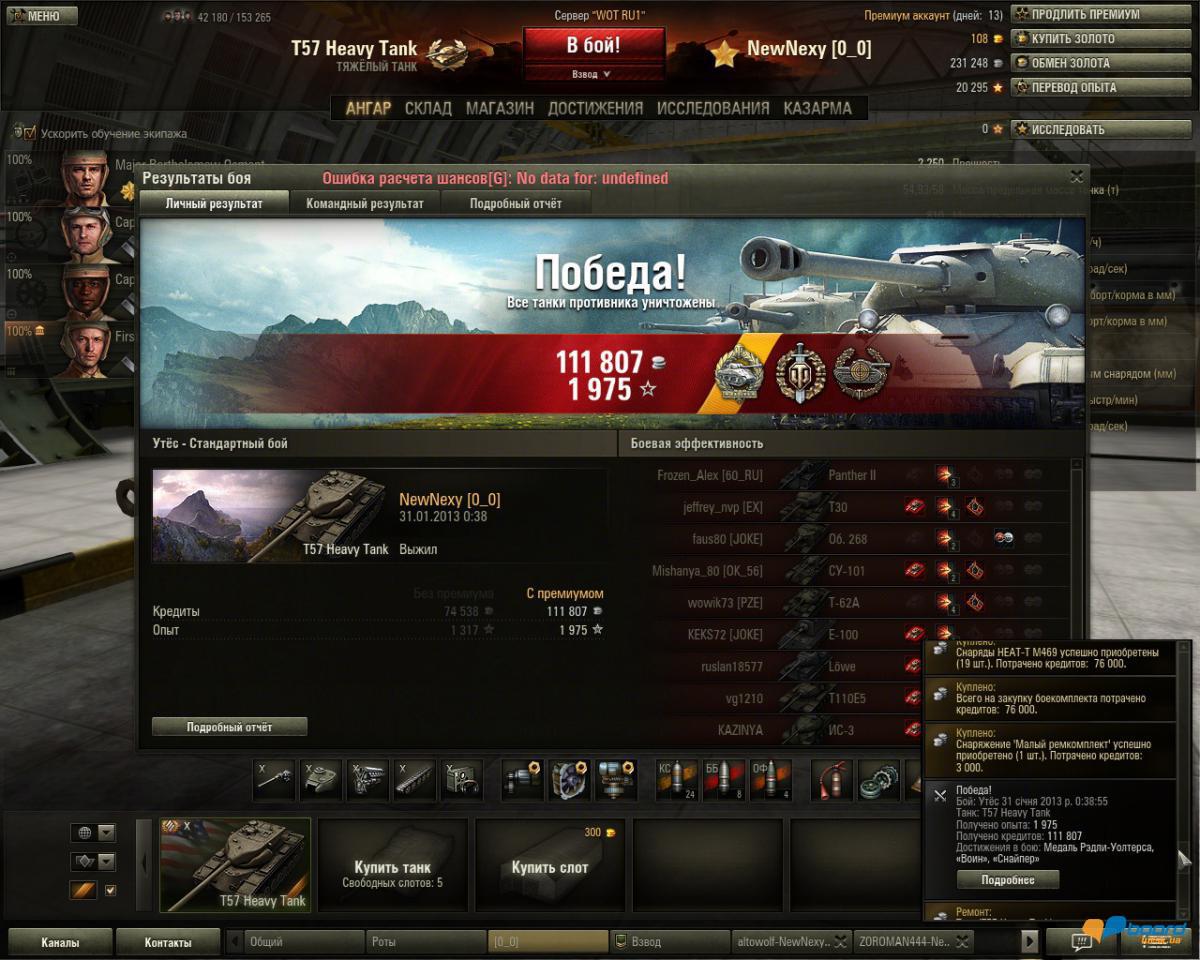Start a battle with В бой!

point(593,46)
